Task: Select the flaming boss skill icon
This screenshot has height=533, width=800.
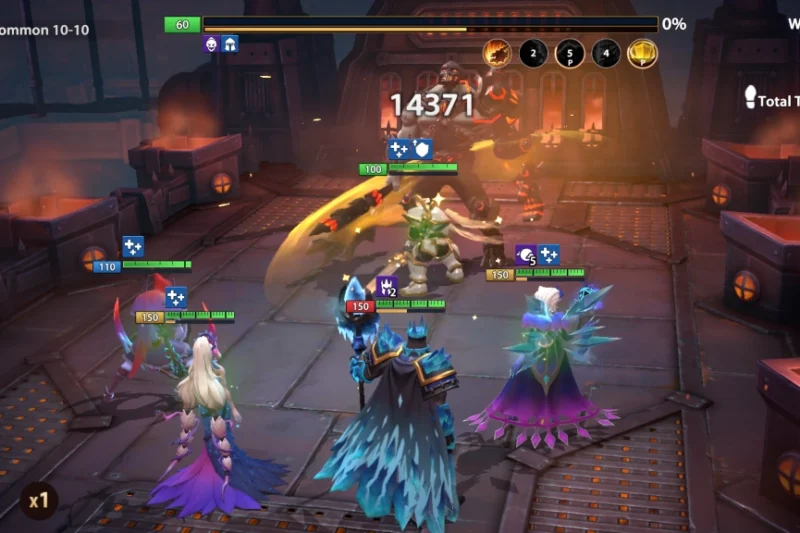Action: (497, 53)
